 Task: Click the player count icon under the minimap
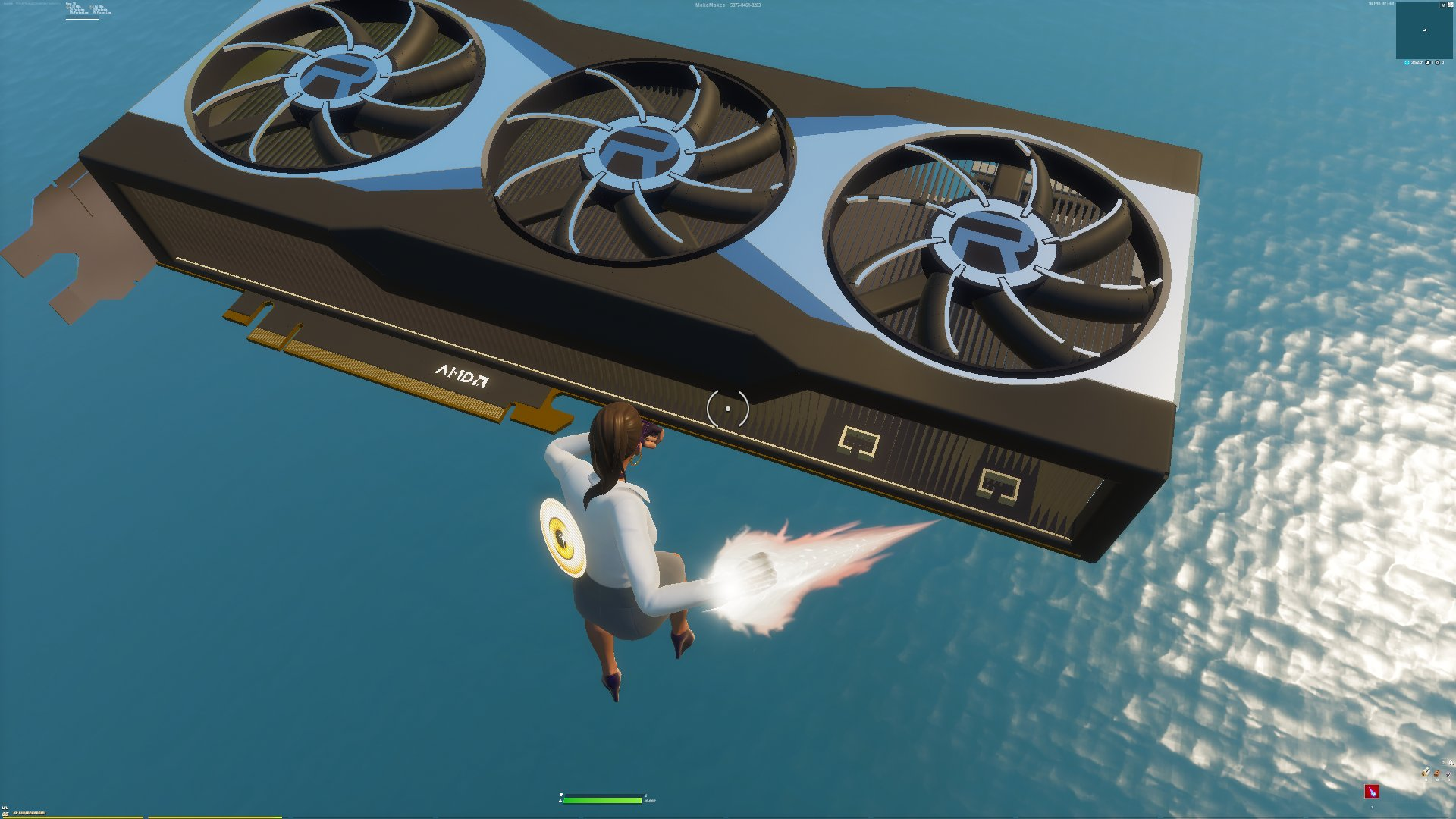coord(1429,63)
